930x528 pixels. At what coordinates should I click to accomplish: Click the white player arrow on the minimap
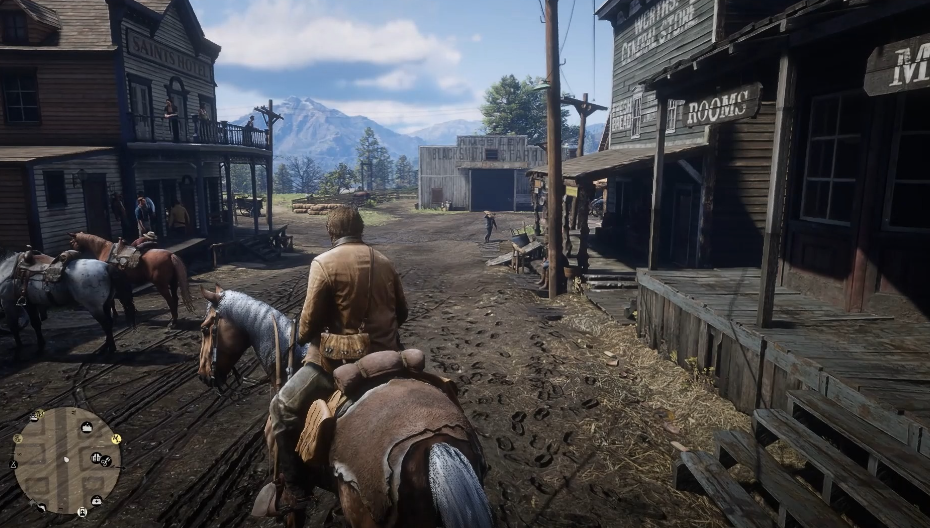point(66,459)
